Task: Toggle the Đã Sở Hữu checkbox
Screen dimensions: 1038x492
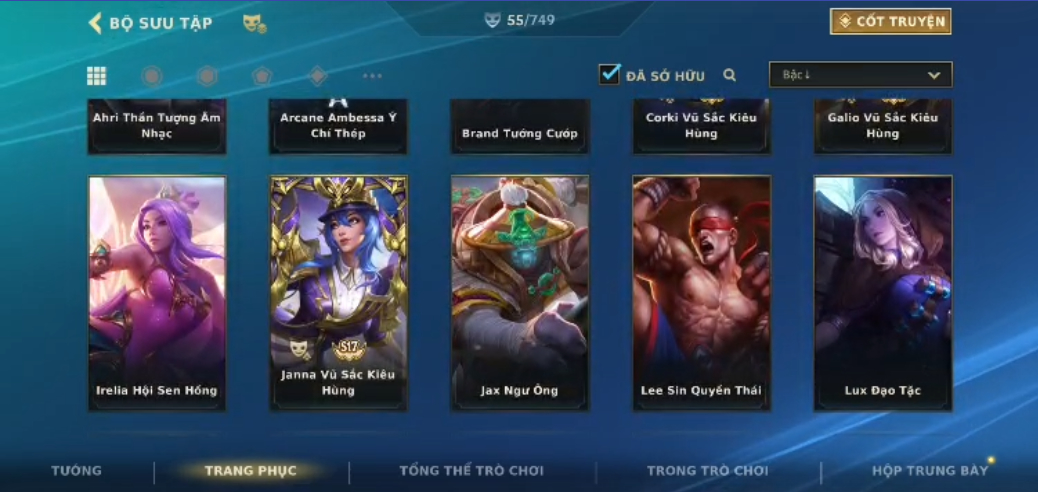Action: pyautogui.click(x=609, y=74)
